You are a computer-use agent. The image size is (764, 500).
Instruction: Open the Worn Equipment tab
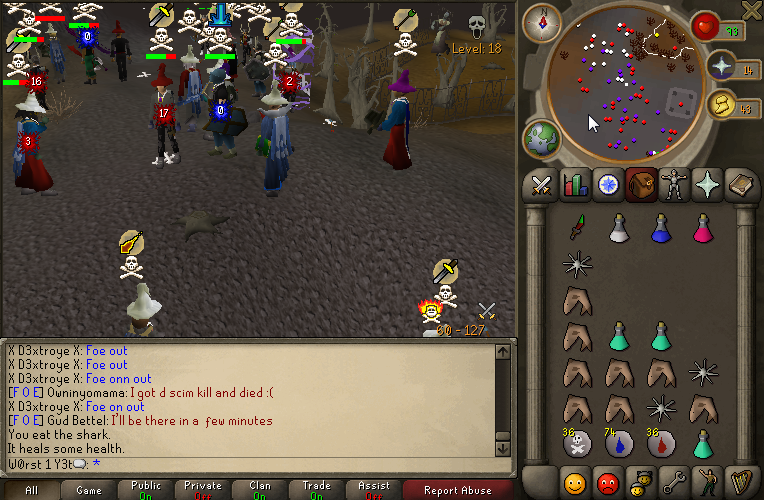pos(674,185)
